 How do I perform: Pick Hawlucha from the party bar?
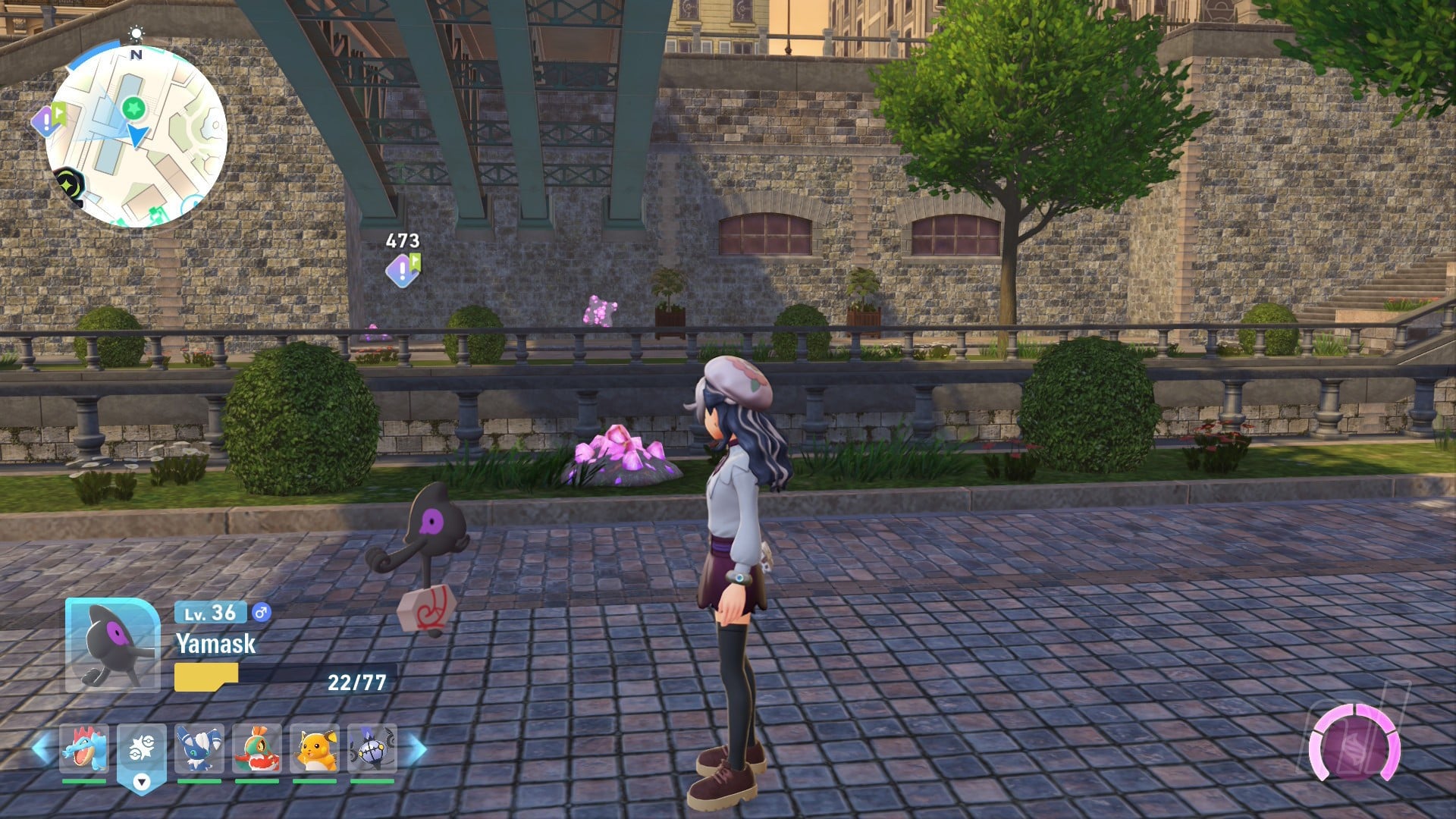click(x=256, y=748)
